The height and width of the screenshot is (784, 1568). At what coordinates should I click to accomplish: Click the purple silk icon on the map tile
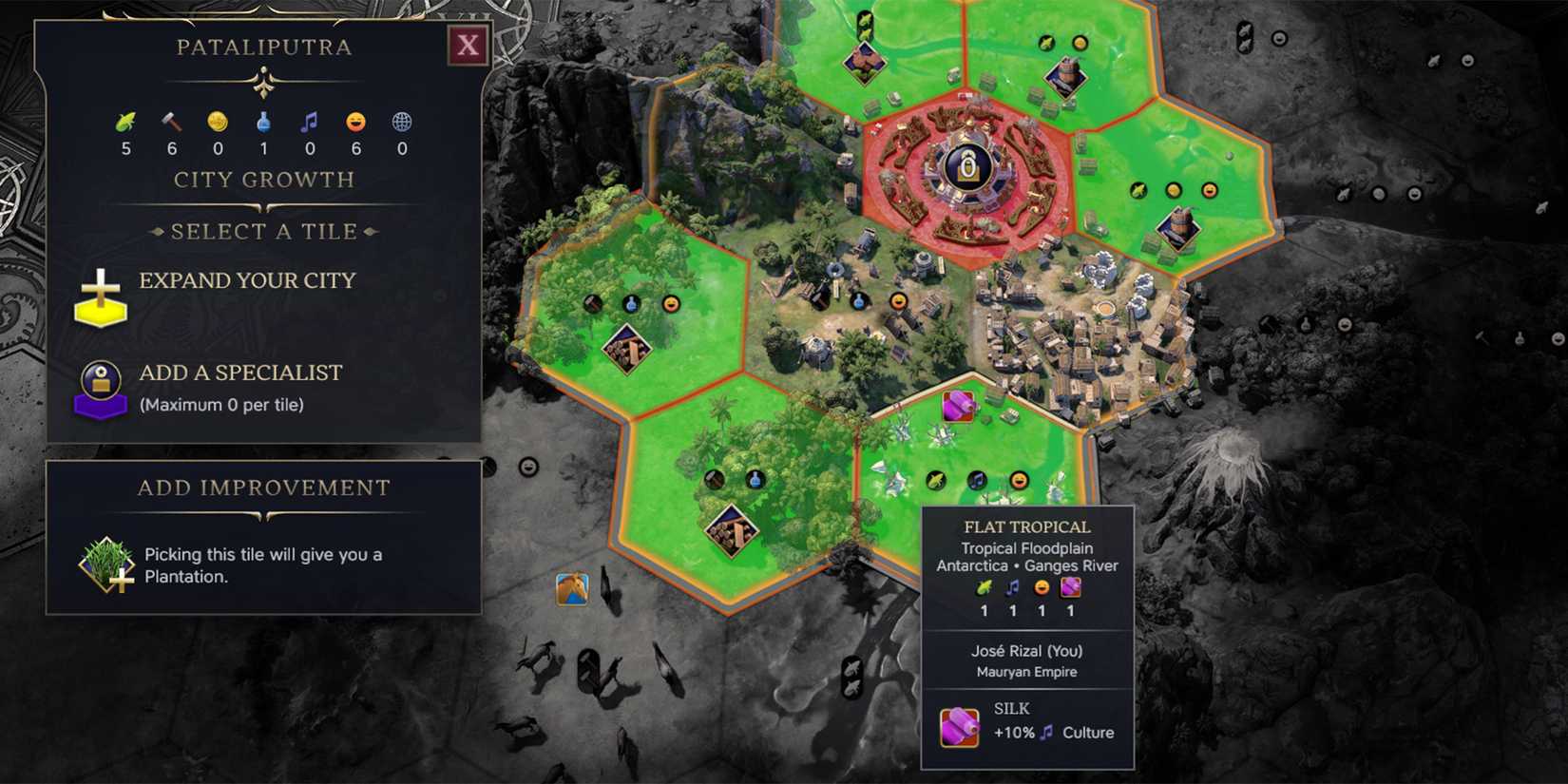(x=960, y=404)
